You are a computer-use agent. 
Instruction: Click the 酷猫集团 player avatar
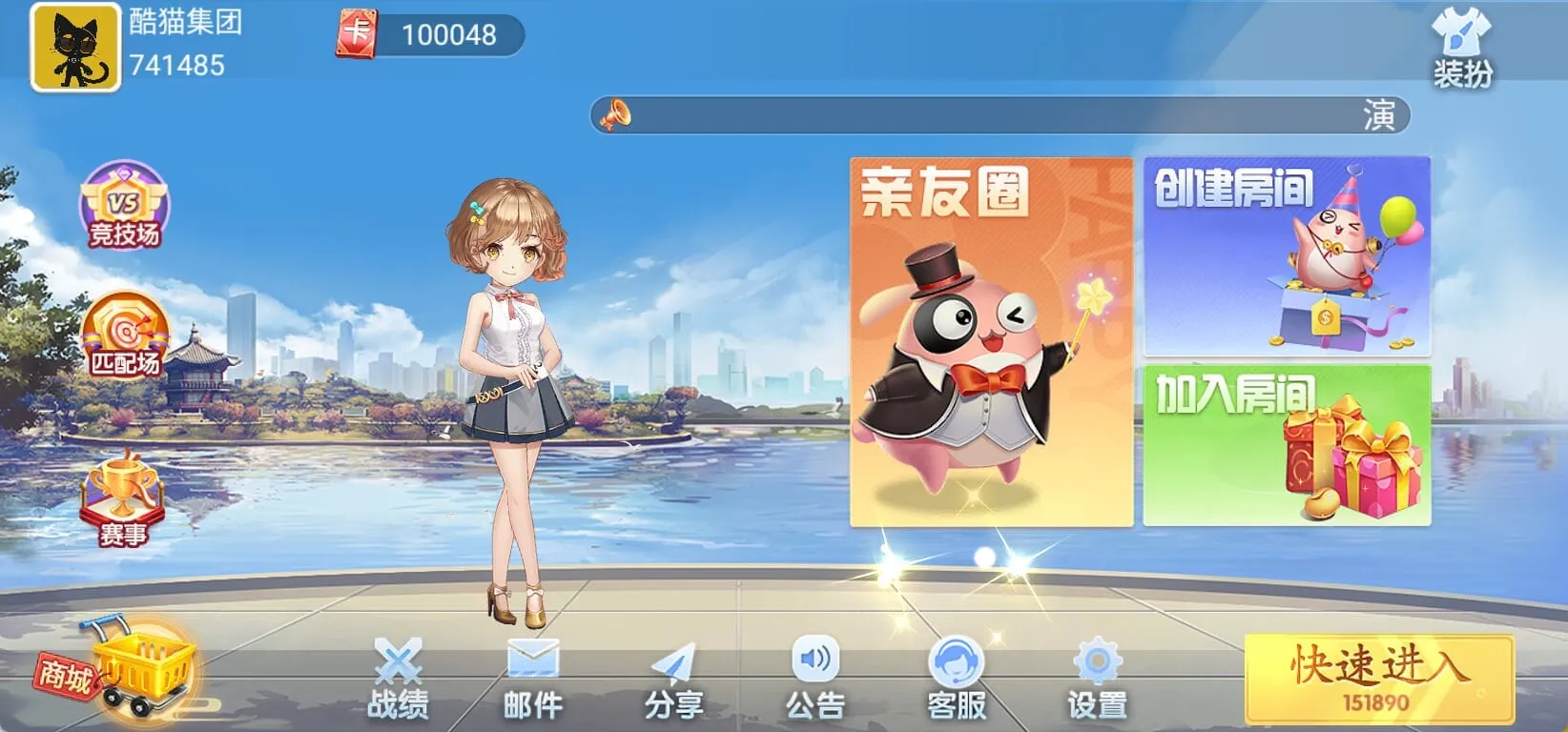click(x=74, y=48)
